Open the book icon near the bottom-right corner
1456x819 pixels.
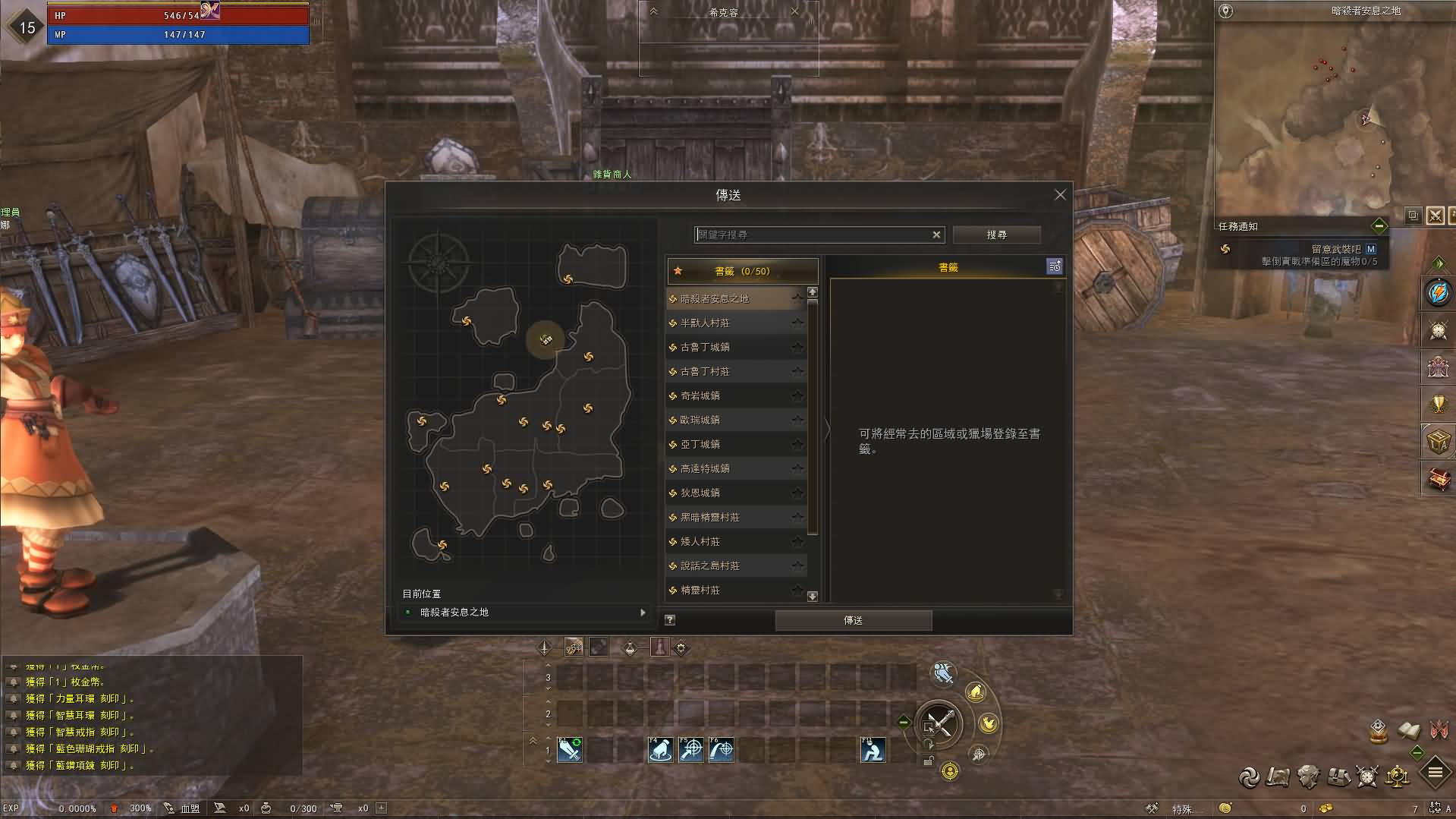[1407, 732]
